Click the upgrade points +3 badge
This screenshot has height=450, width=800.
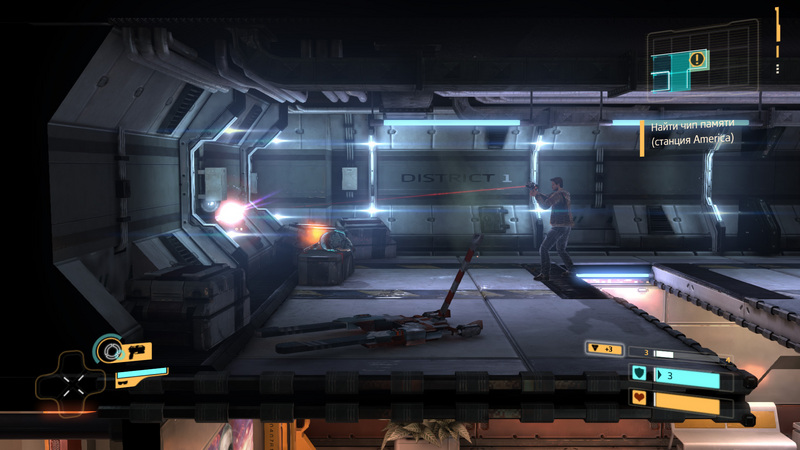pos(606,350)
